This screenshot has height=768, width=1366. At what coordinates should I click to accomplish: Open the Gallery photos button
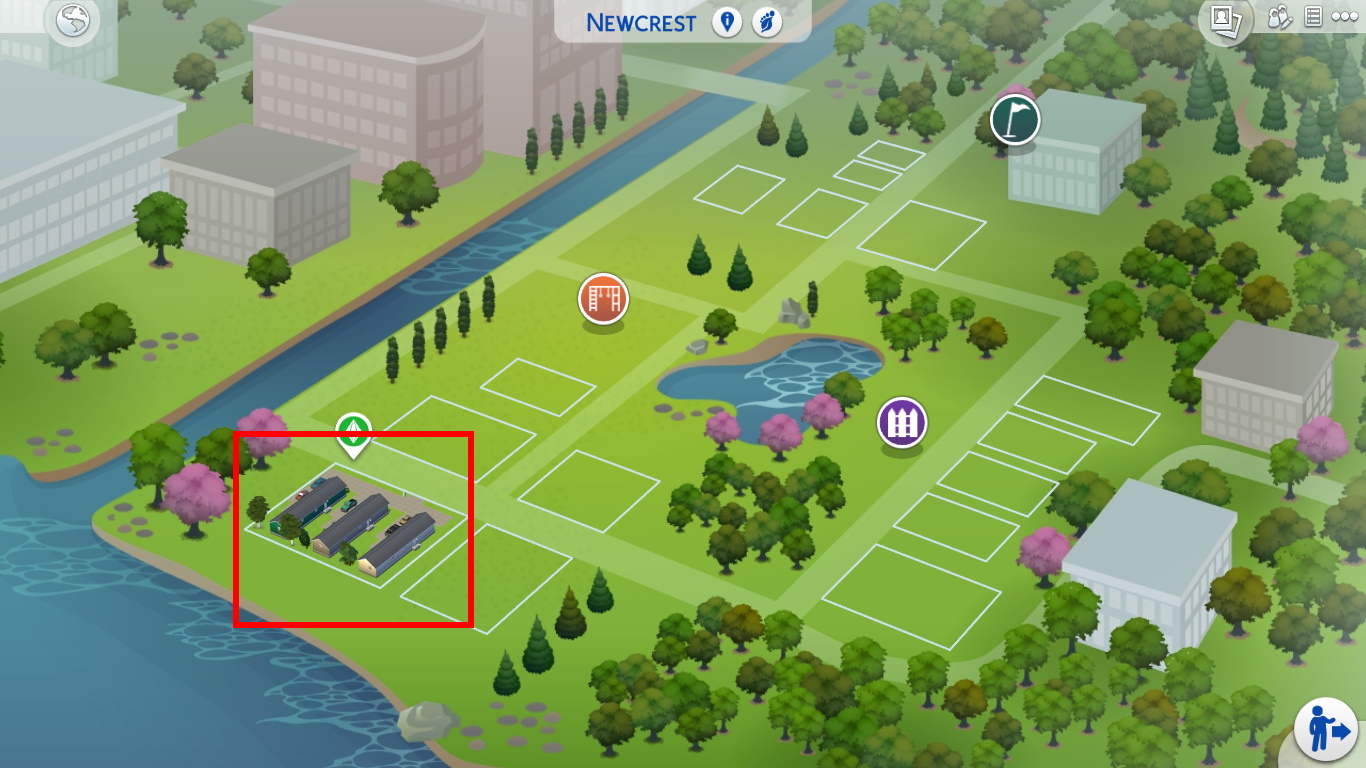click(1225, 20)
